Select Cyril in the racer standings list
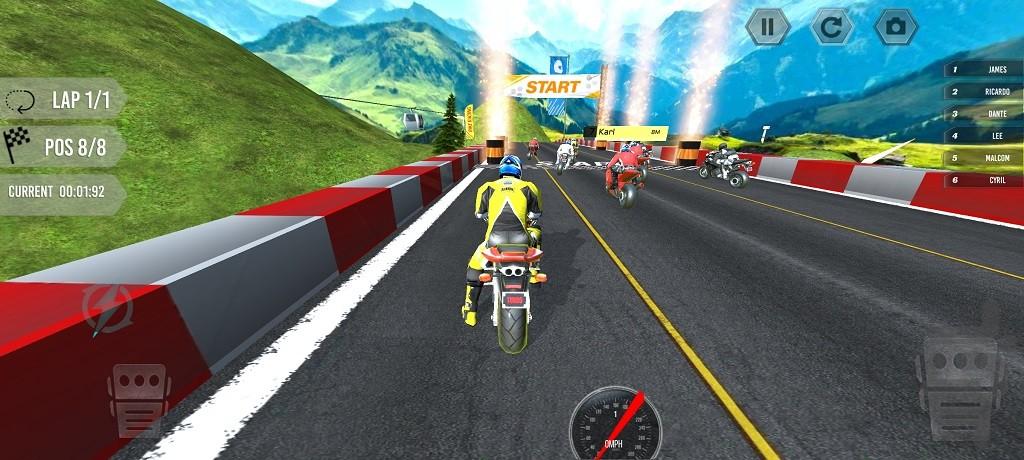Viewport: 1024px width, 460px height. 985,180
